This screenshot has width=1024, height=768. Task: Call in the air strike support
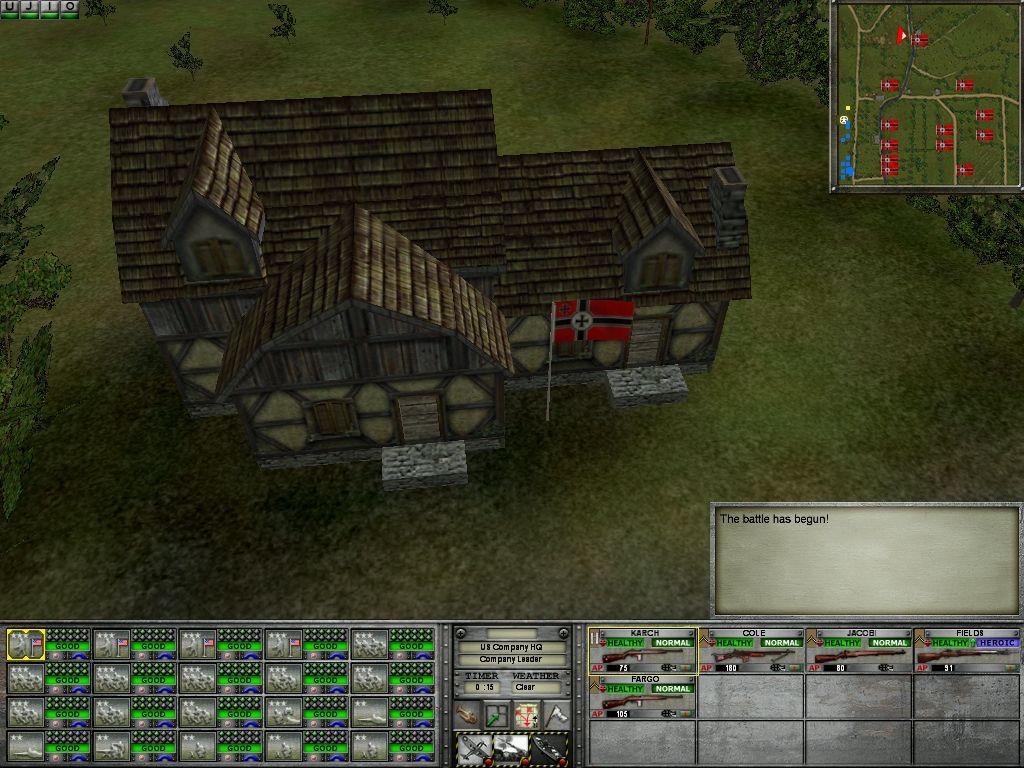click(474, 748)
